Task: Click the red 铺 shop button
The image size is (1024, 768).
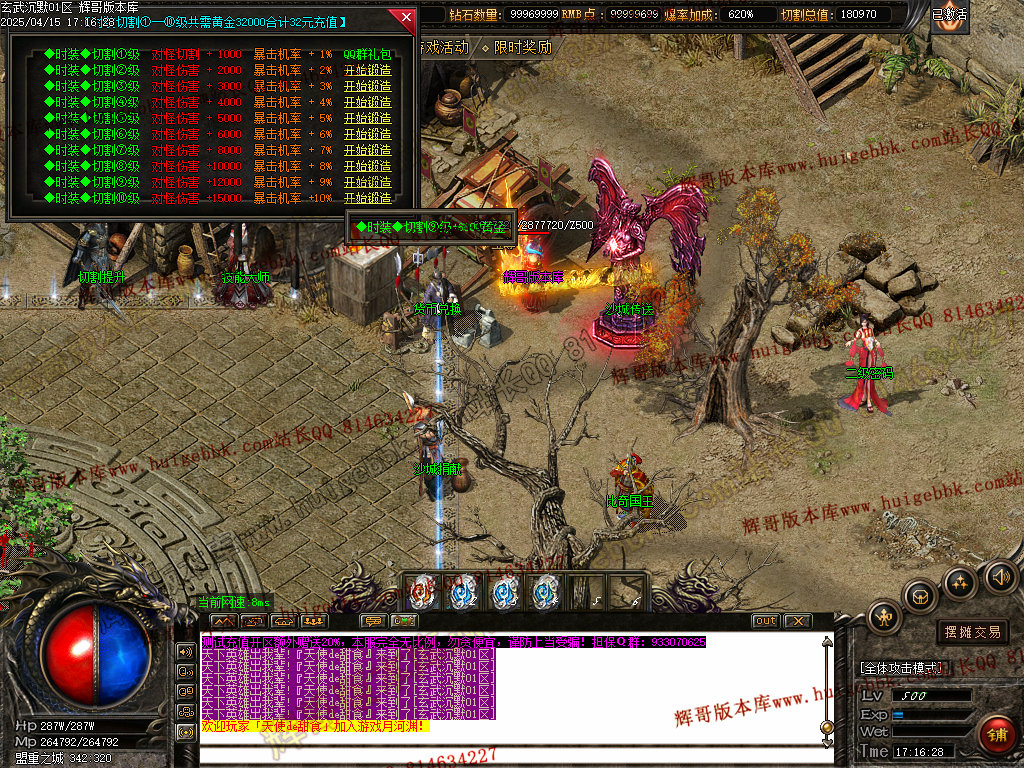Action: 995,733
